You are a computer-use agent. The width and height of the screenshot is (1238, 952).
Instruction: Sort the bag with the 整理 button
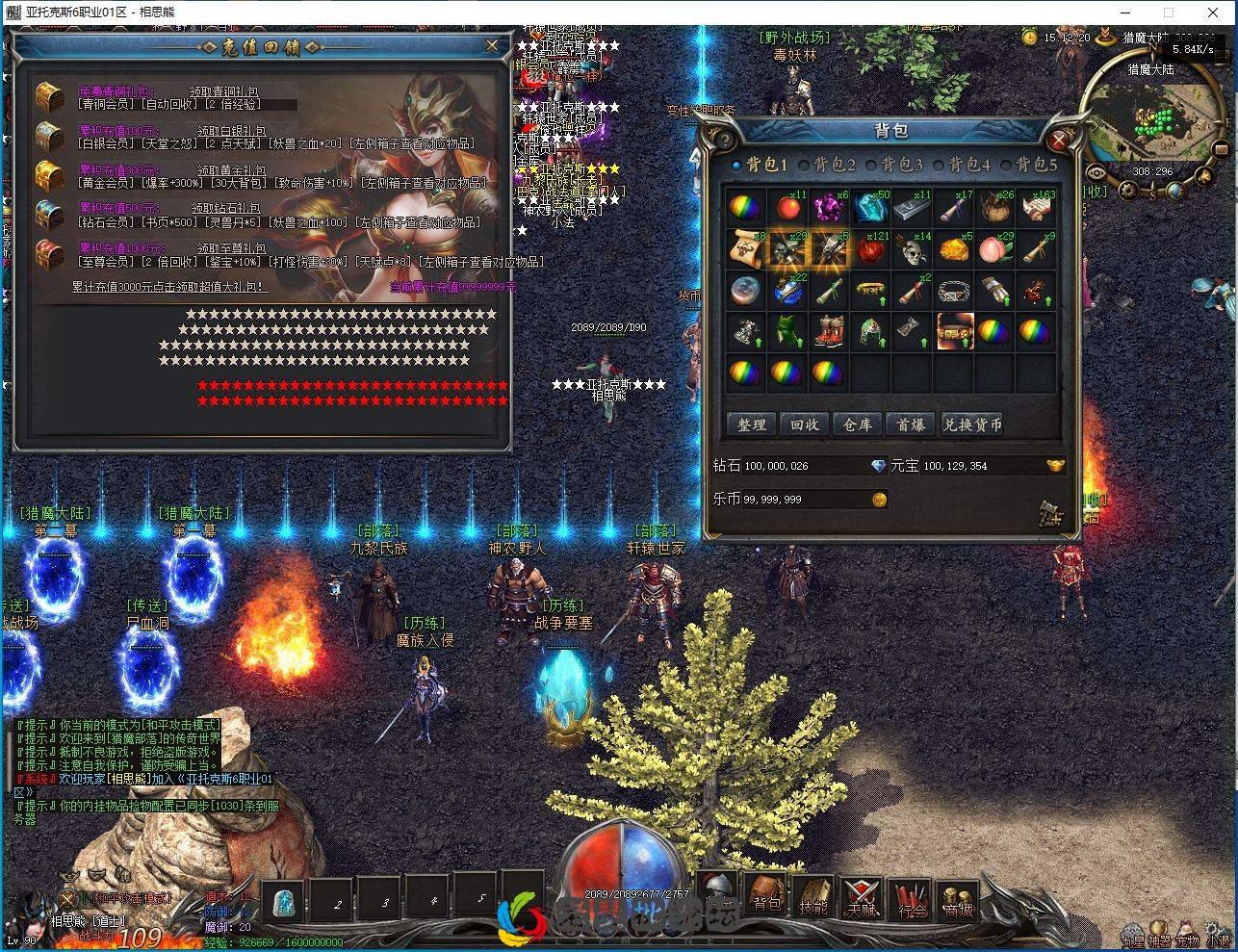pyautogui.click(x=752, y=425)
